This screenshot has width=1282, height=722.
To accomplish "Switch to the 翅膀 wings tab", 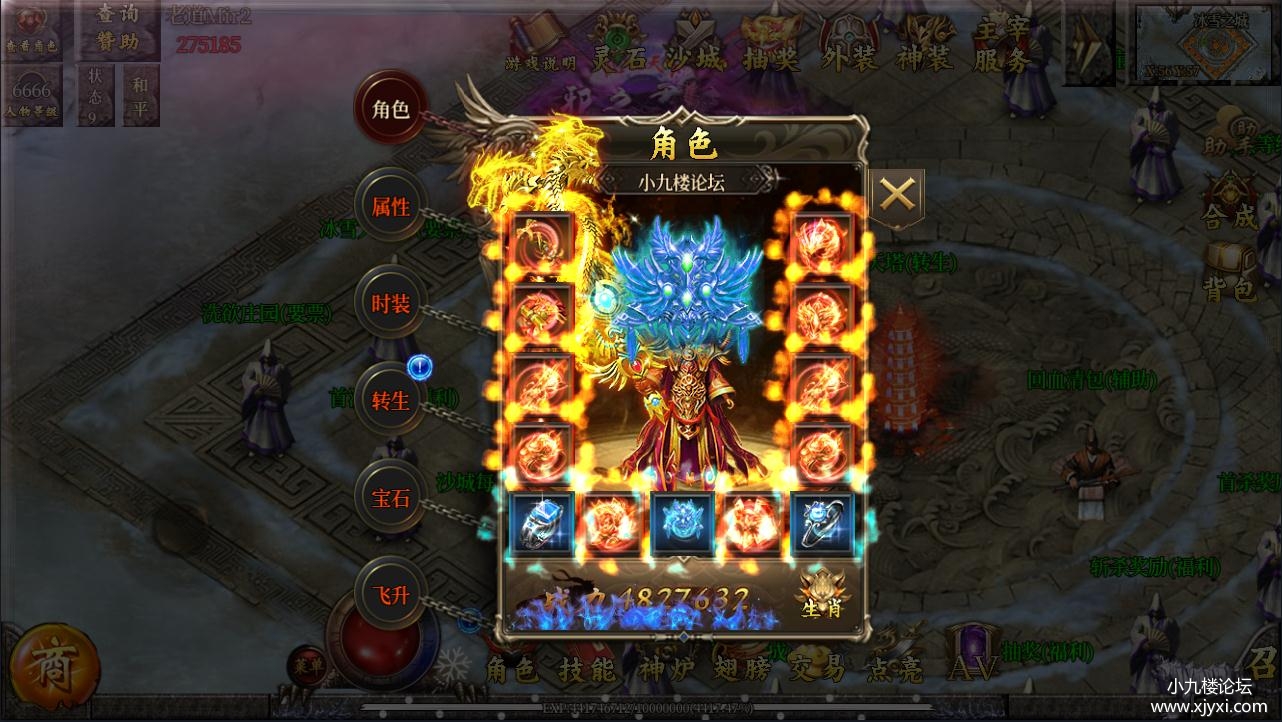I will 740,671.
